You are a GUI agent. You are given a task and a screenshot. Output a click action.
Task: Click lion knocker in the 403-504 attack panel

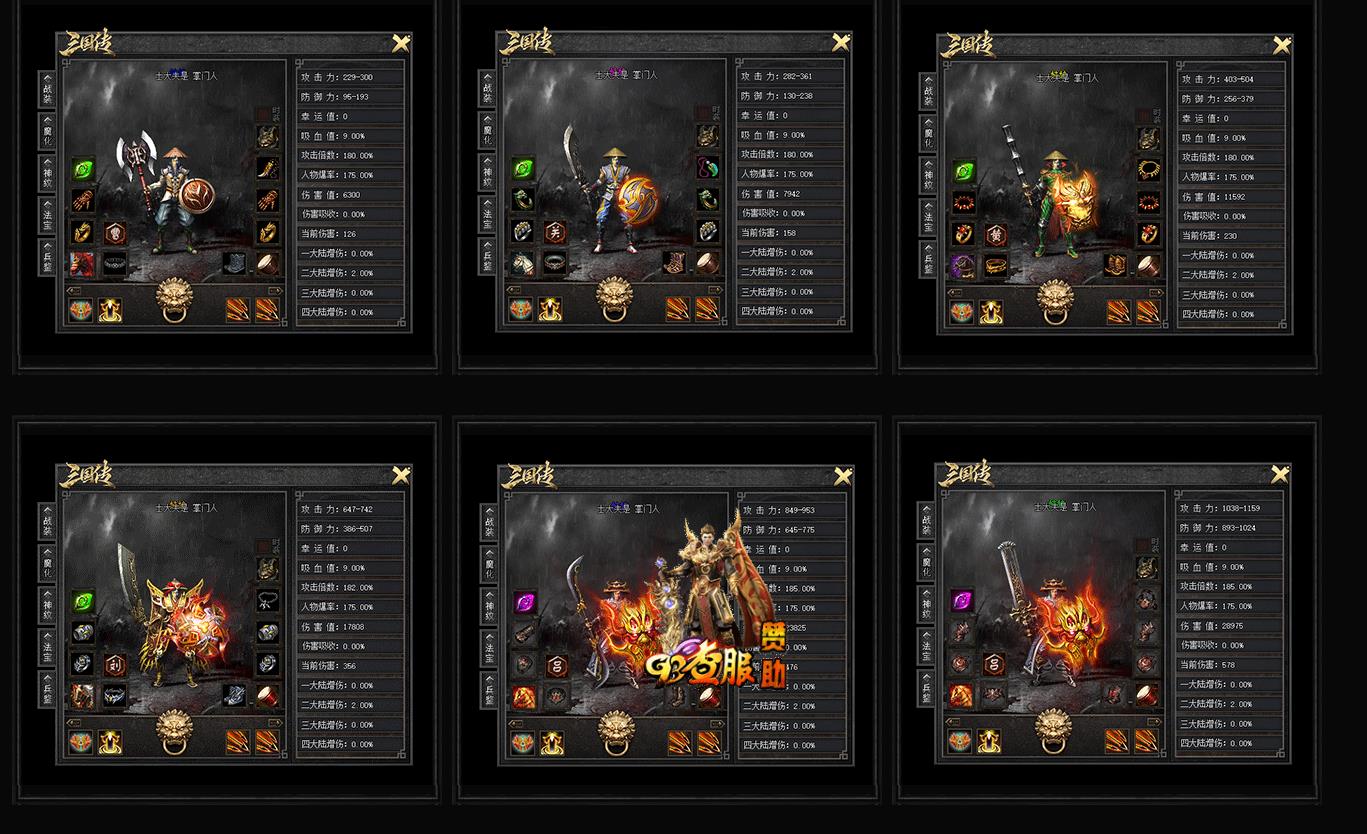click(1058, 301)
